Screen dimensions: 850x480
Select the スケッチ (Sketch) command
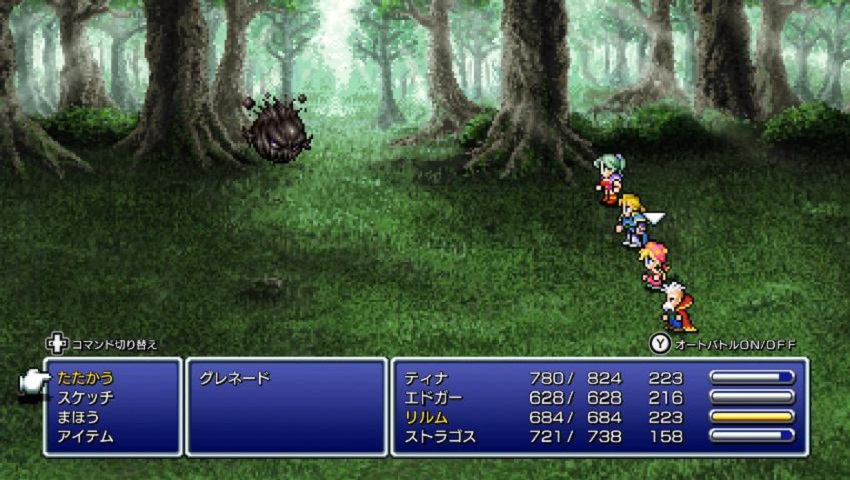86,398
